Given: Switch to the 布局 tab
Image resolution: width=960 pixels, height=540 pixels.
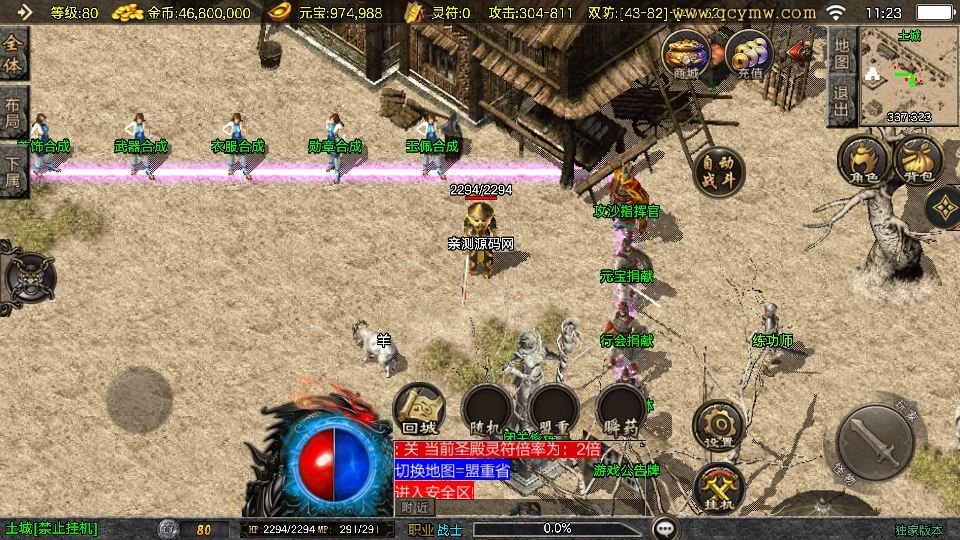Looking at the screenshot, I should (13, 113).
